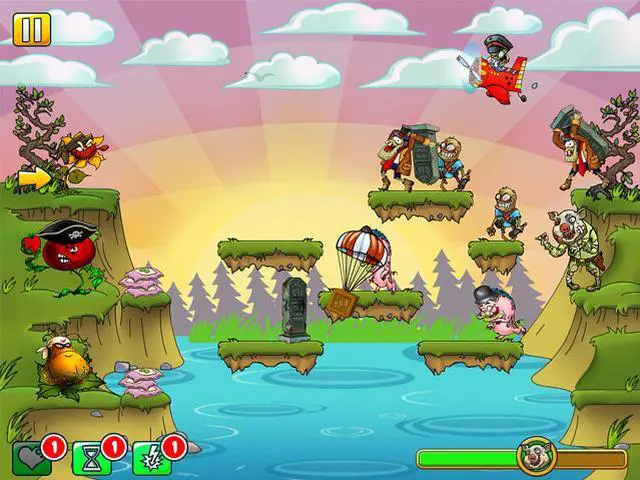Pause the game with the yellow button

[x=31, y=28]
